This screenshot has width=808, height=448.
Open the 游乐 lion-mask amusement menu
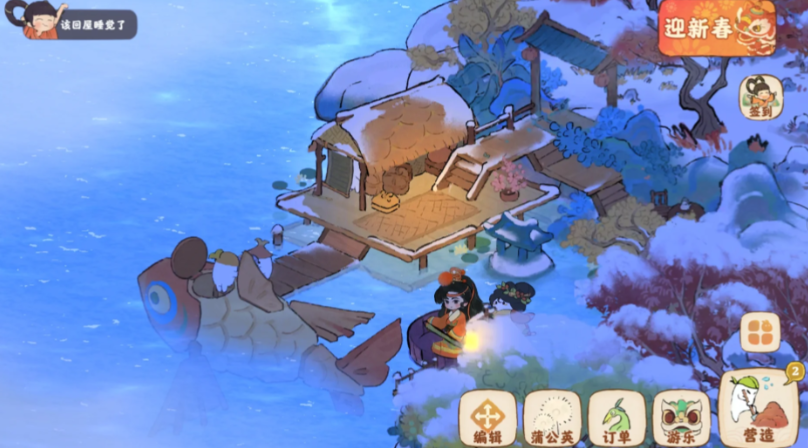pos(681,417)
